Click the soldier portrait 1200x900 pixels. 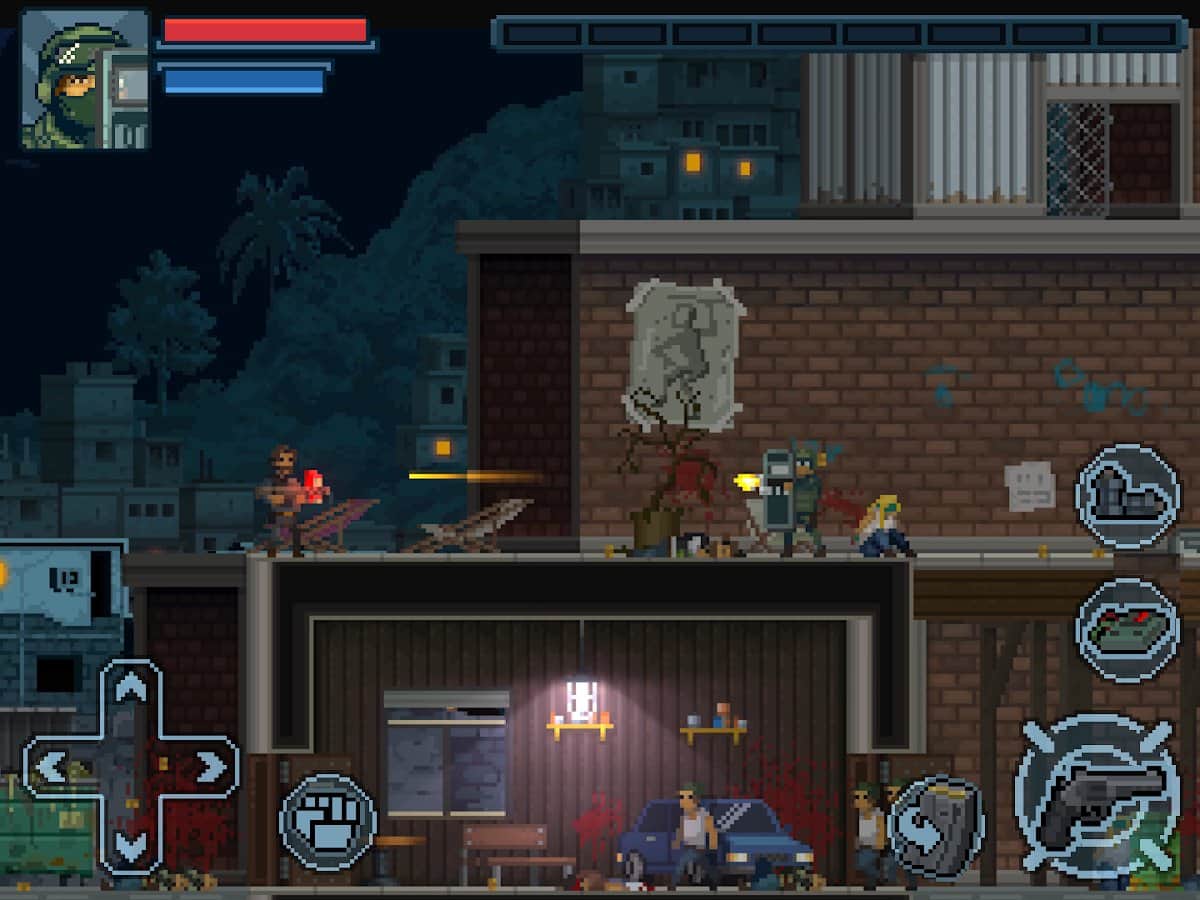85,80
